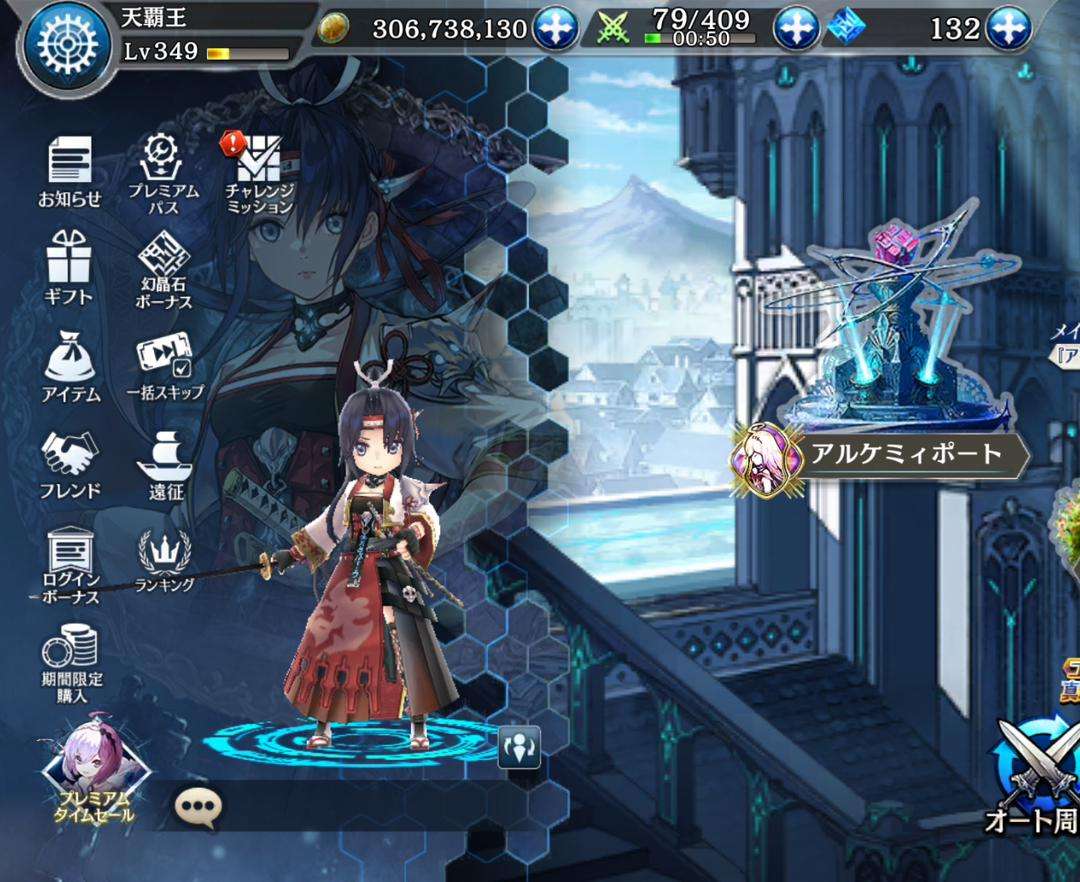Open the アイテム item bag
Screen dimensions: 1080x882
click(70, 365)
